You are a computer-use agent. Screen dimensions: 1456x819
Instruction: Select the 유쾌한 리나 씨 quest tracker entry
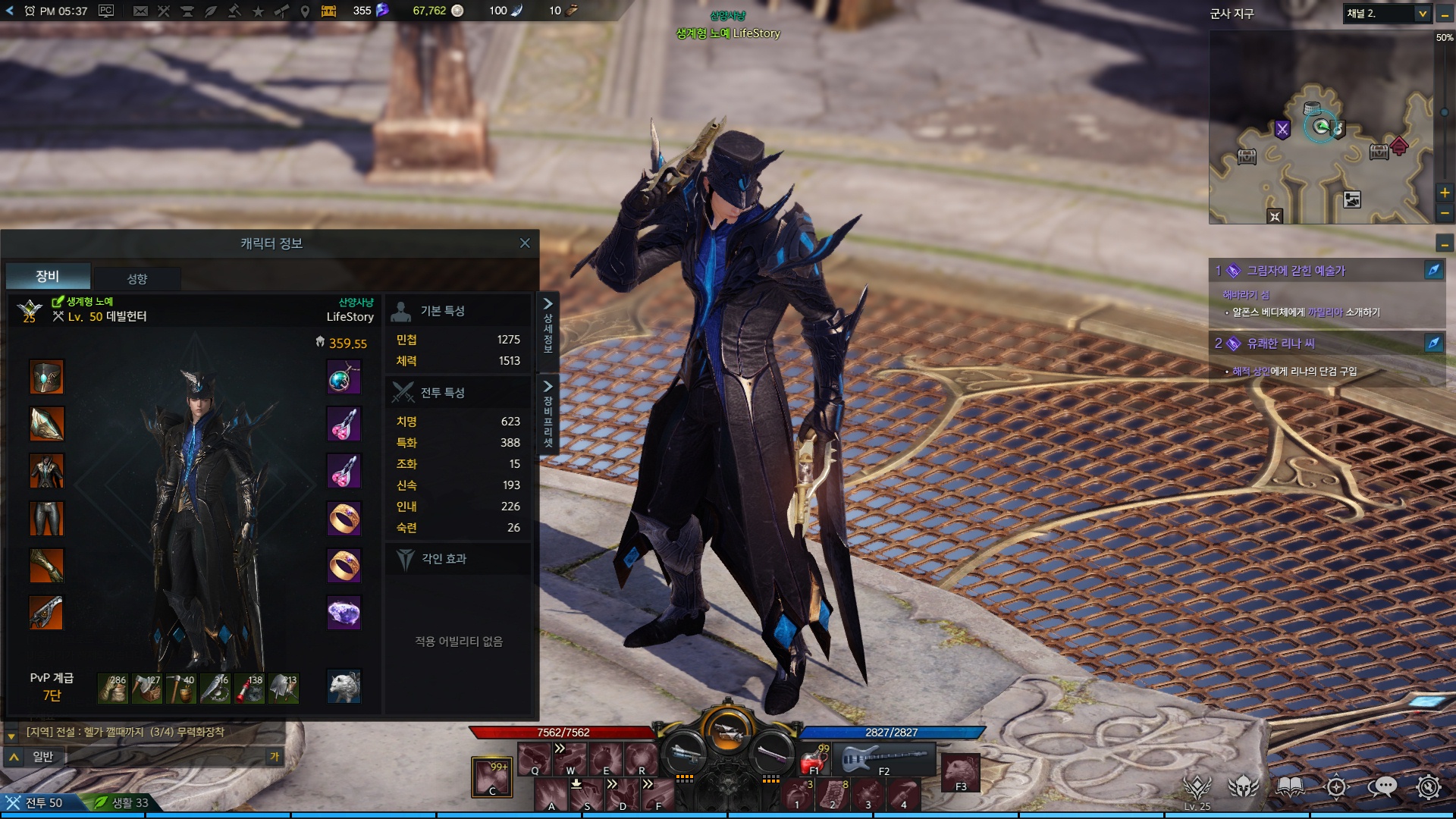1280,344
